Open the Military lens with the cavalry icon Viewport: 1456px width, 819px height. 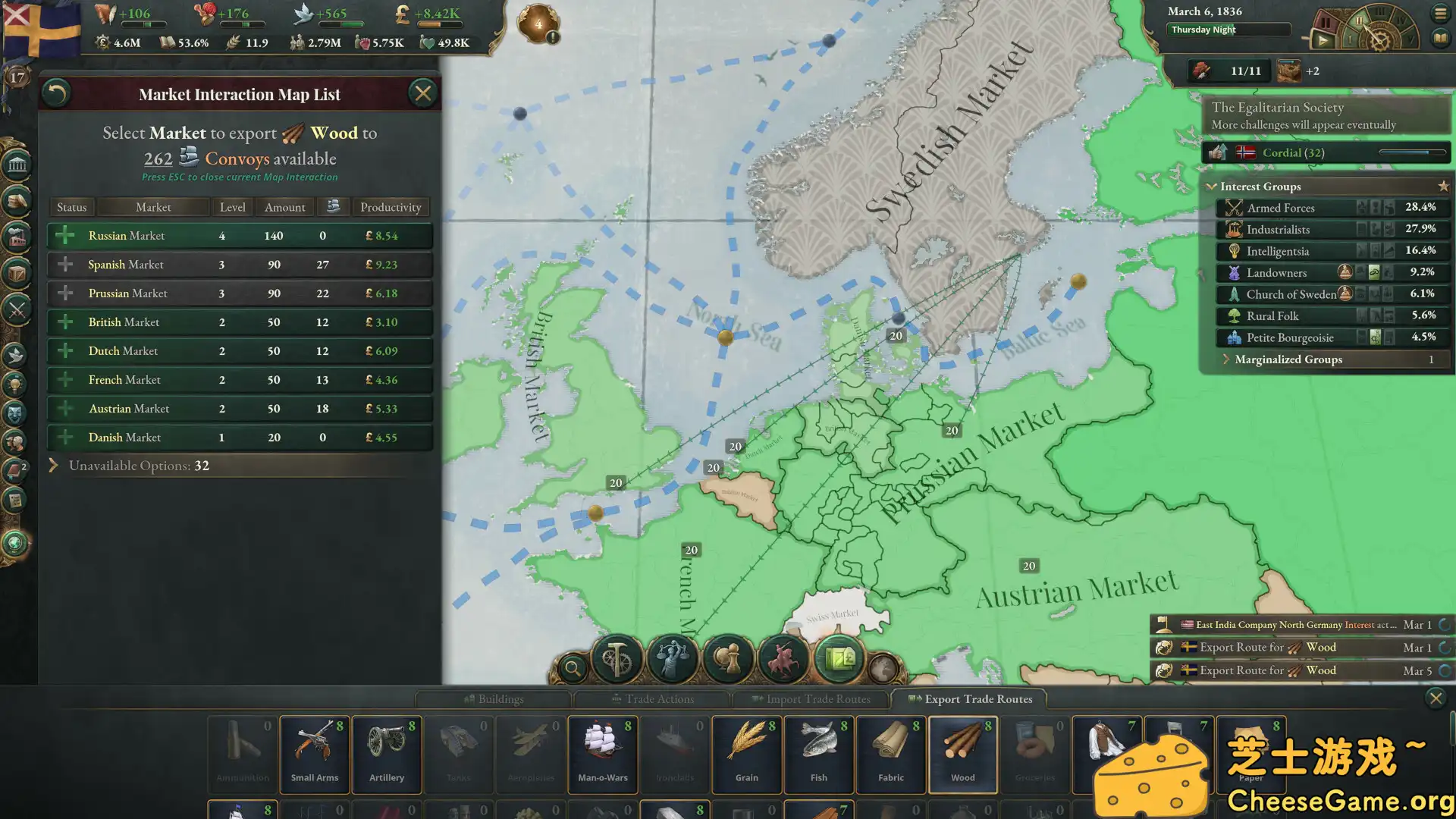click(783, 658)
